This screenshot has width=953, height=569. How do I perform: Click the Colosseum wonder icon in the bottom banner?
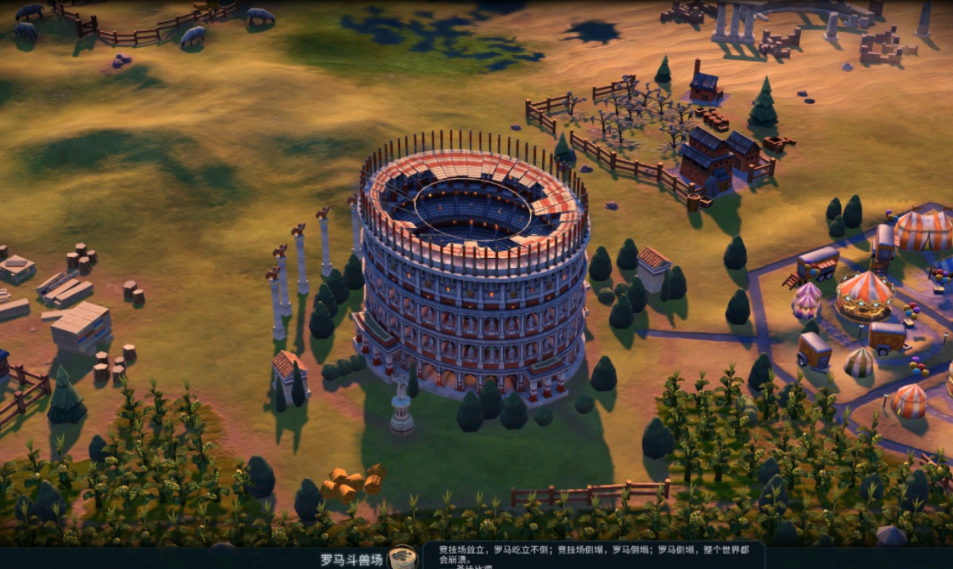[x=403, y=558]
